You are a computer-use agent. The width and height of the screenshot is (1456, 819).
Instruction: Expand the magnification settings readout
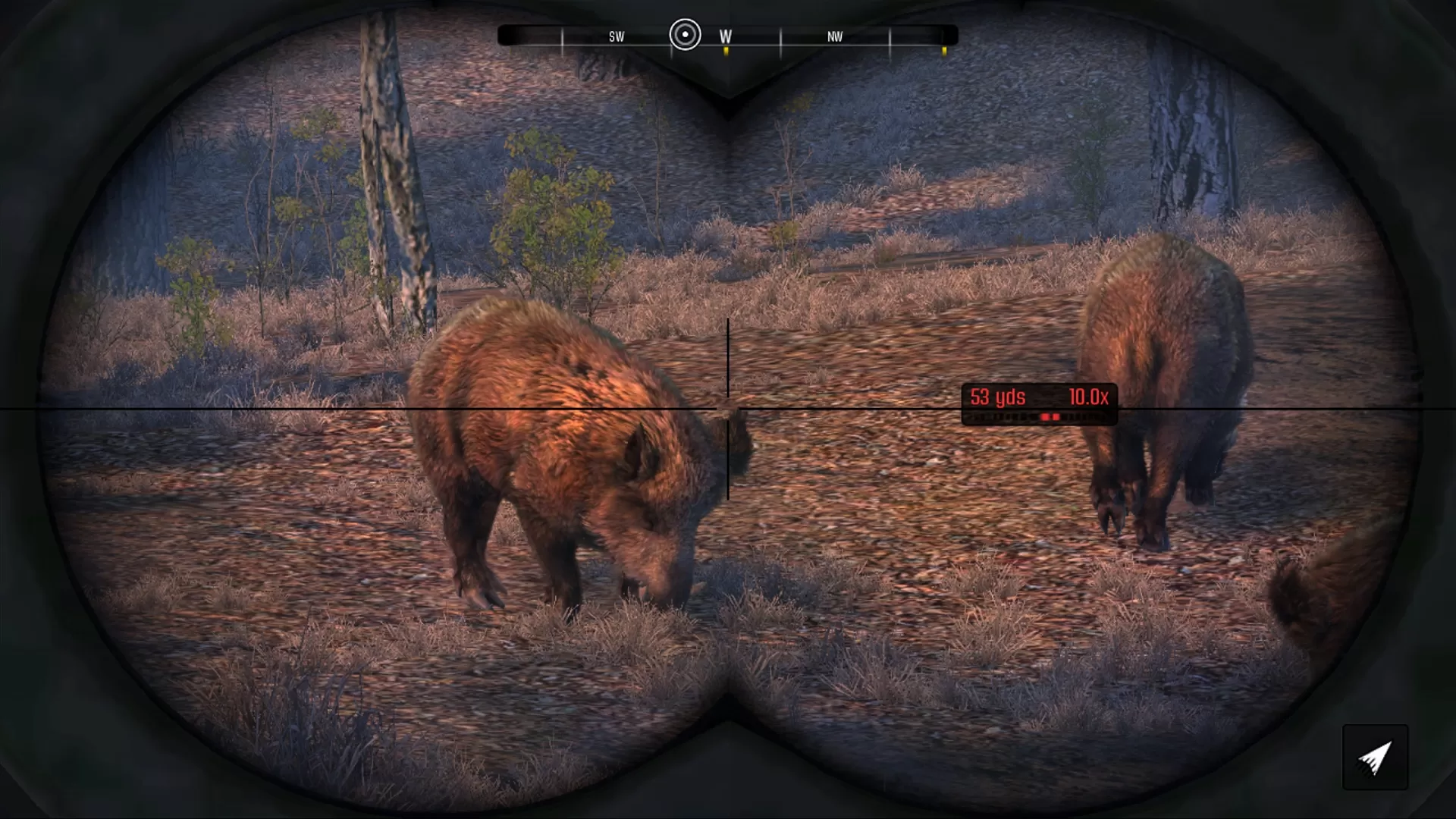click(x=1087, y=397)
